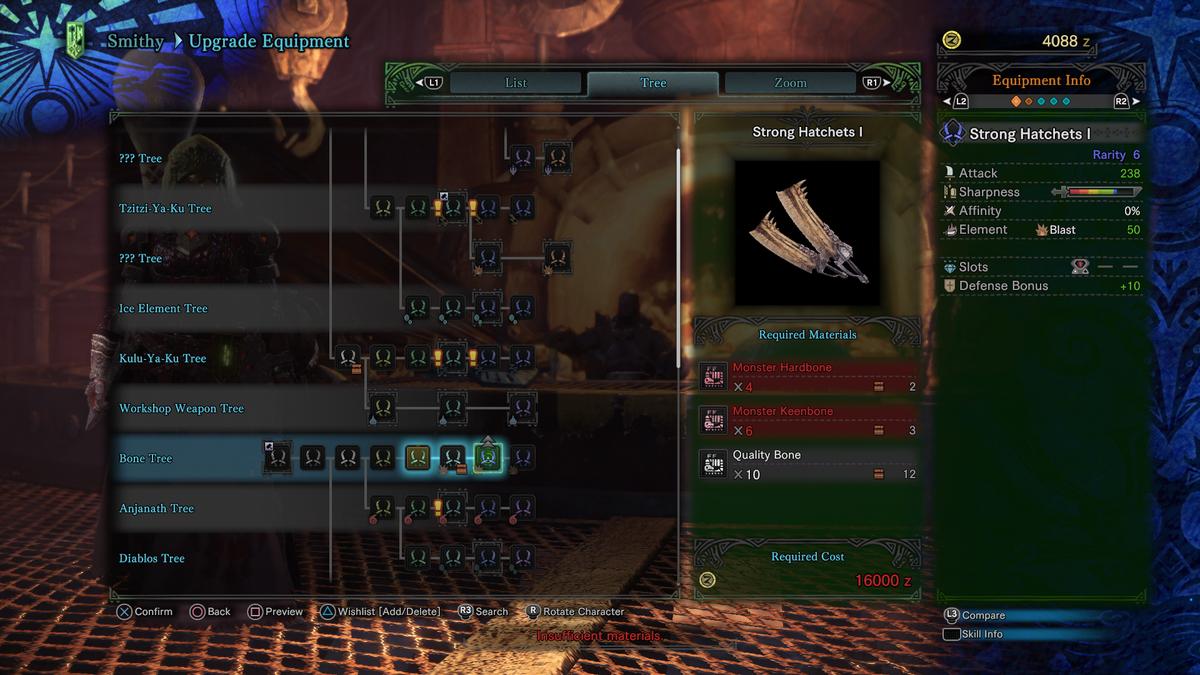The height and width of the screenshot is (675, 1200).
Task: Select the Zoom tab
Action: pos(790,83)
